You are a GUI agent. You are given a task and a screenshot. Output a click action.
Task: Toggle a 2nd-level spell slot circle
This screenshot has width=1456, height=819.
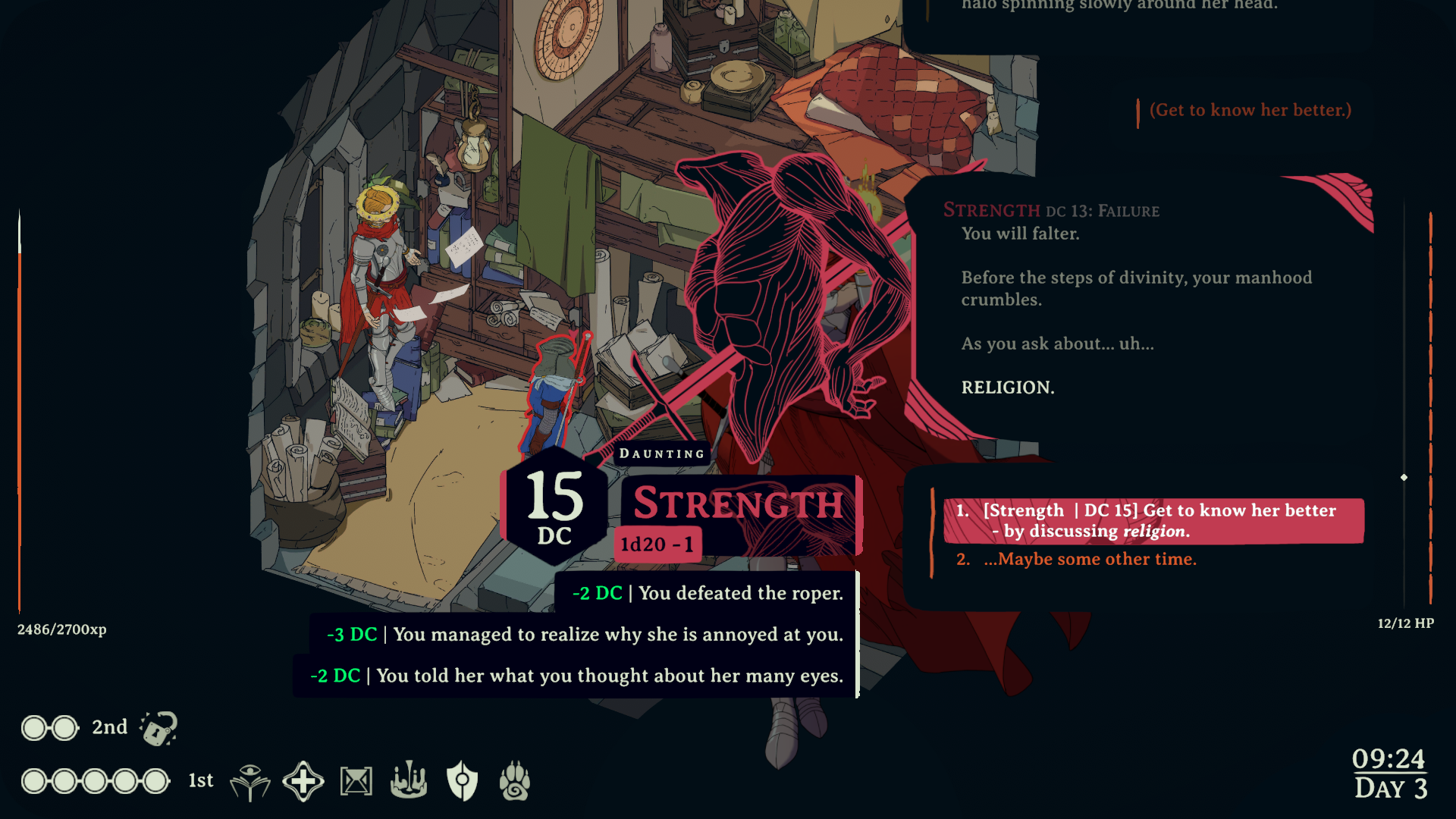pos(34,727)
